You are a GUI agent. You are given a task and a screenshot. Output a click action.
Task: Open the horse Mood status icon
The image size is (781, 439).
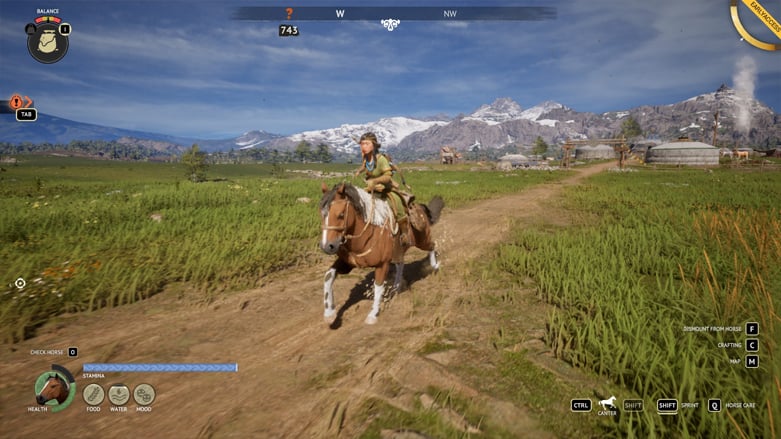(x=144, y=394)
